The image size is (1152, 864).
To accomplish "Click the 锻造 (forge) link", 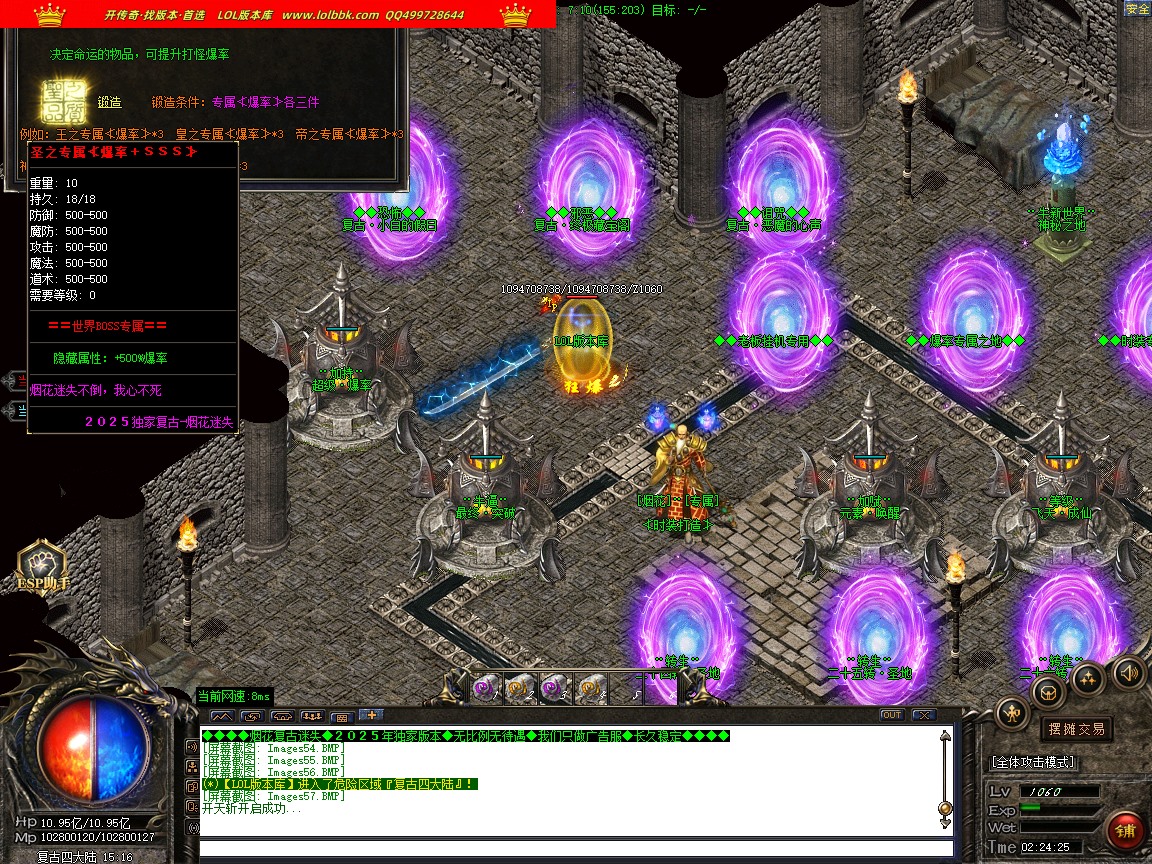I will pos(109,102).
